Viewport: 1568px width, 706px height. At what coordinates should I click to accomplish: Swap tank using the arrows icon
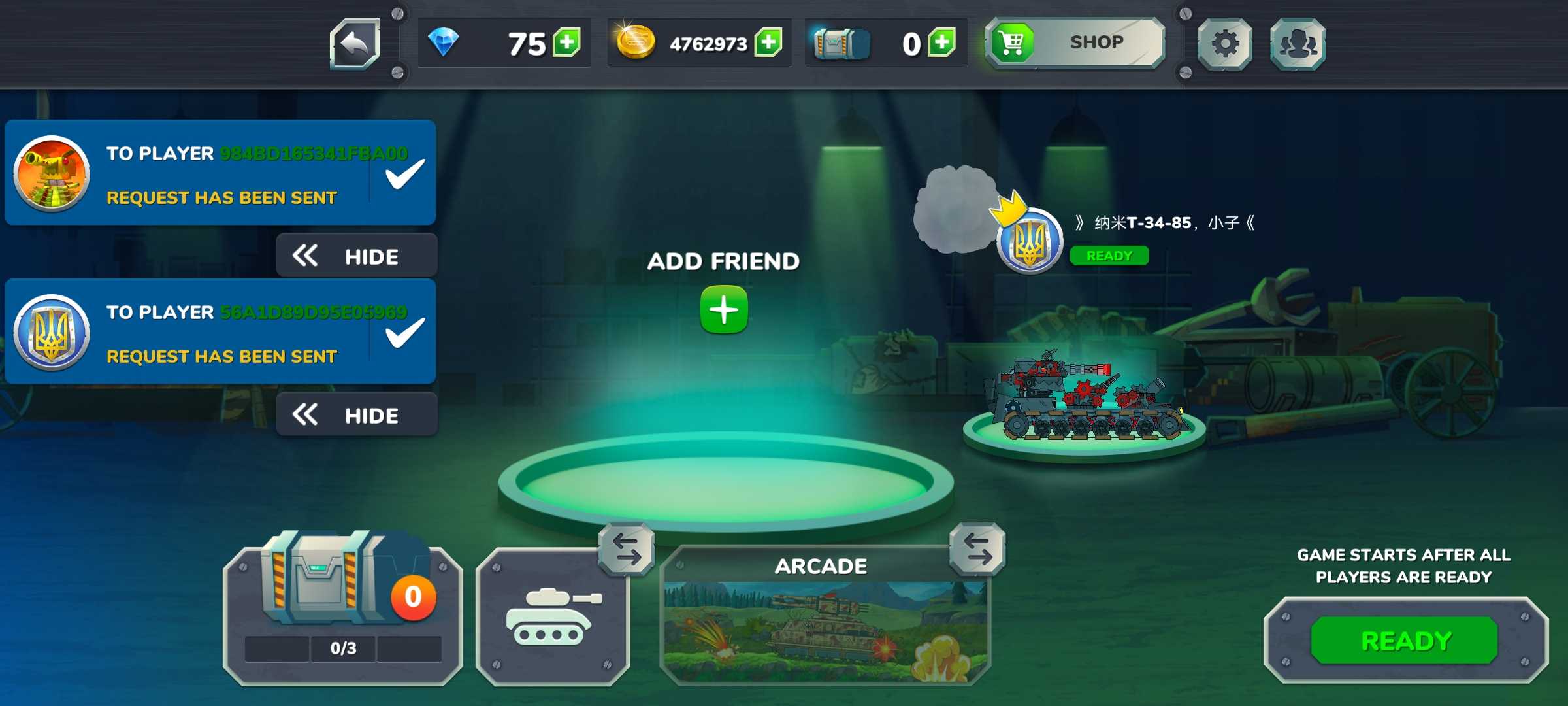(627, 549)
